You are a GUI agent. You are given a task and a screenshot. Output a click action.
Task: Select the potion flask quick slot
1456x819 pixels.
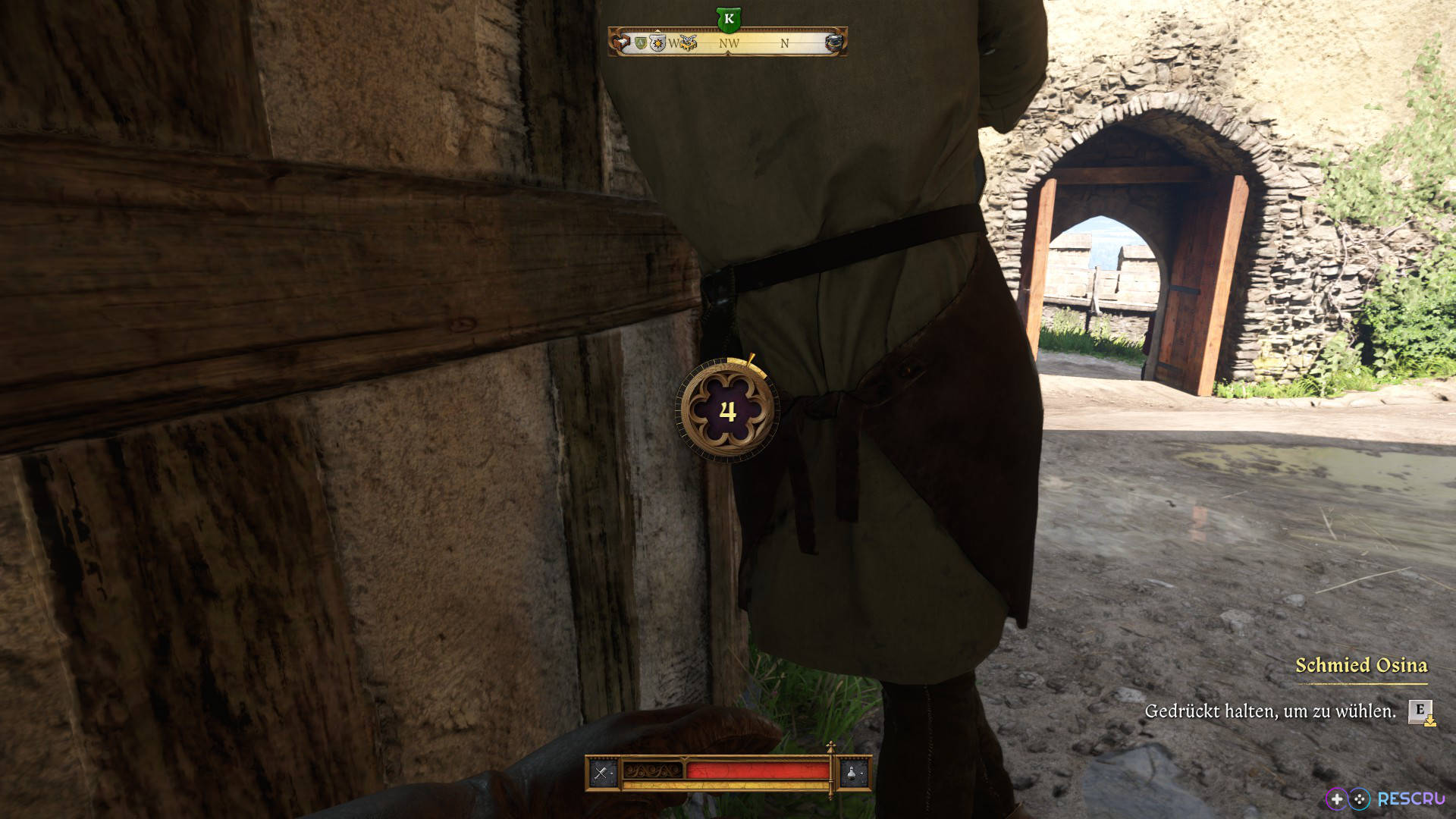(x=853, y=773)
